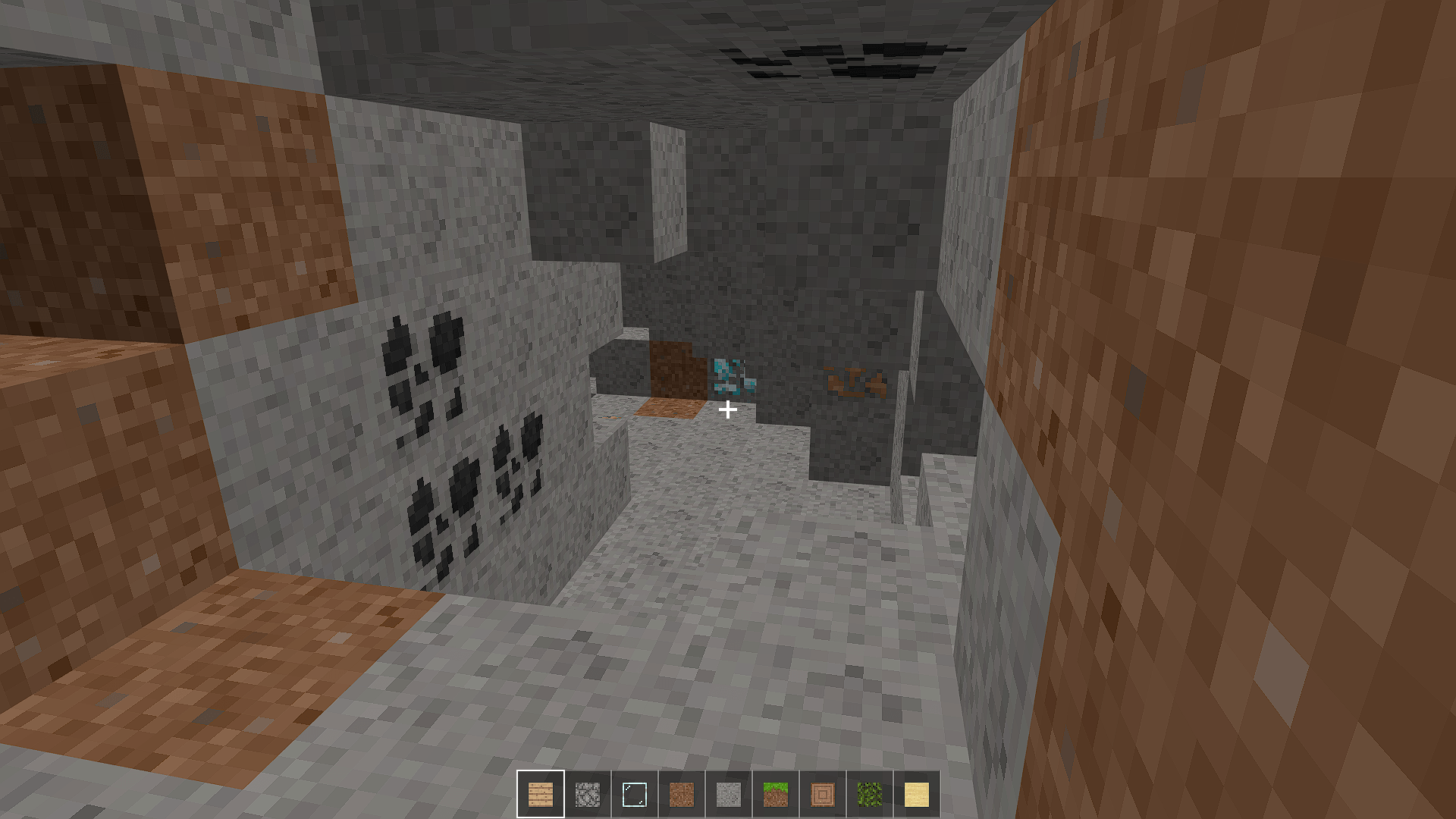Select the cobblestone block hotbar slot
The image size is (1456, 819).
coord(588,794)
